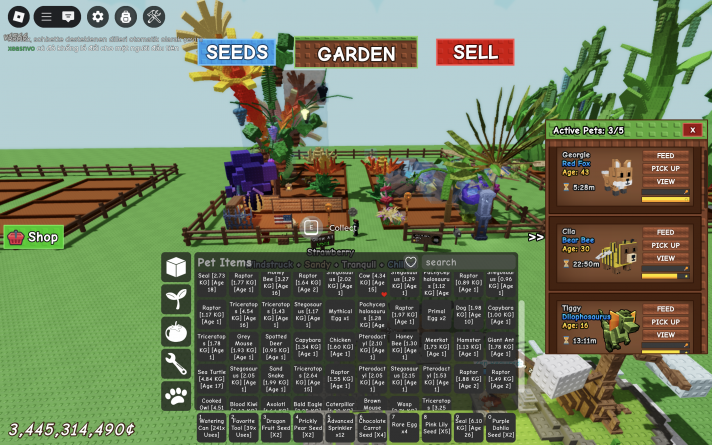The height and width of the screenshot is (445, 712).
Task: Open the gear settings icon
Action: pyautogui.click(x=97, y=16)
